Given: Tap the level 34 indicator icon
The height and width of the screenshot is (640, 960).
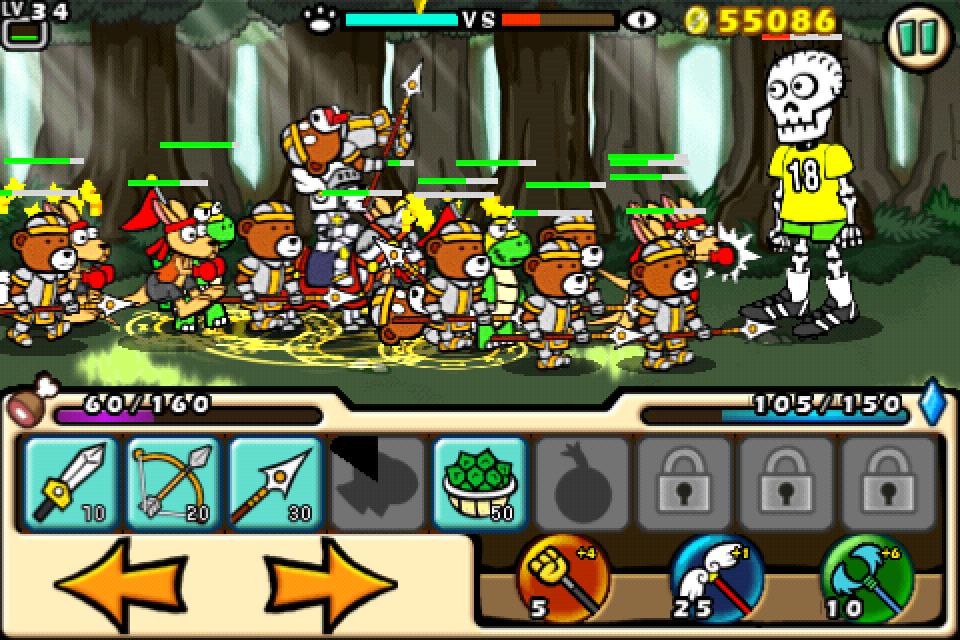Looking at the screenshot, I should pyautogui.click(x=24, y=24).
